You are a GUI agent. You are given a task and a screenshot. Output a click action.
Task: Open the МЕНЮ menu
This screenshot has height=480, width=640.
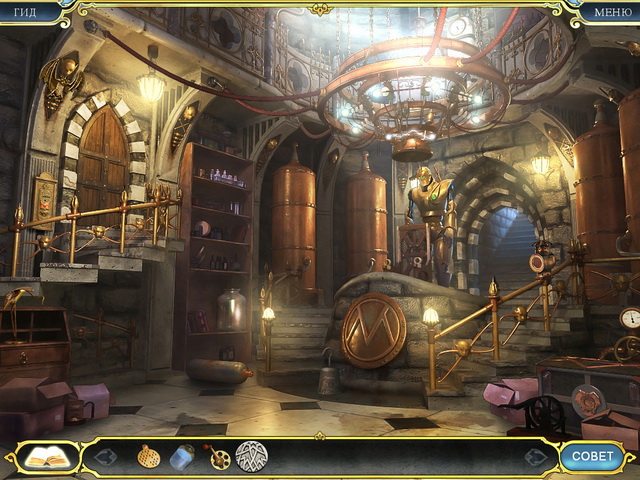[612, 12]
